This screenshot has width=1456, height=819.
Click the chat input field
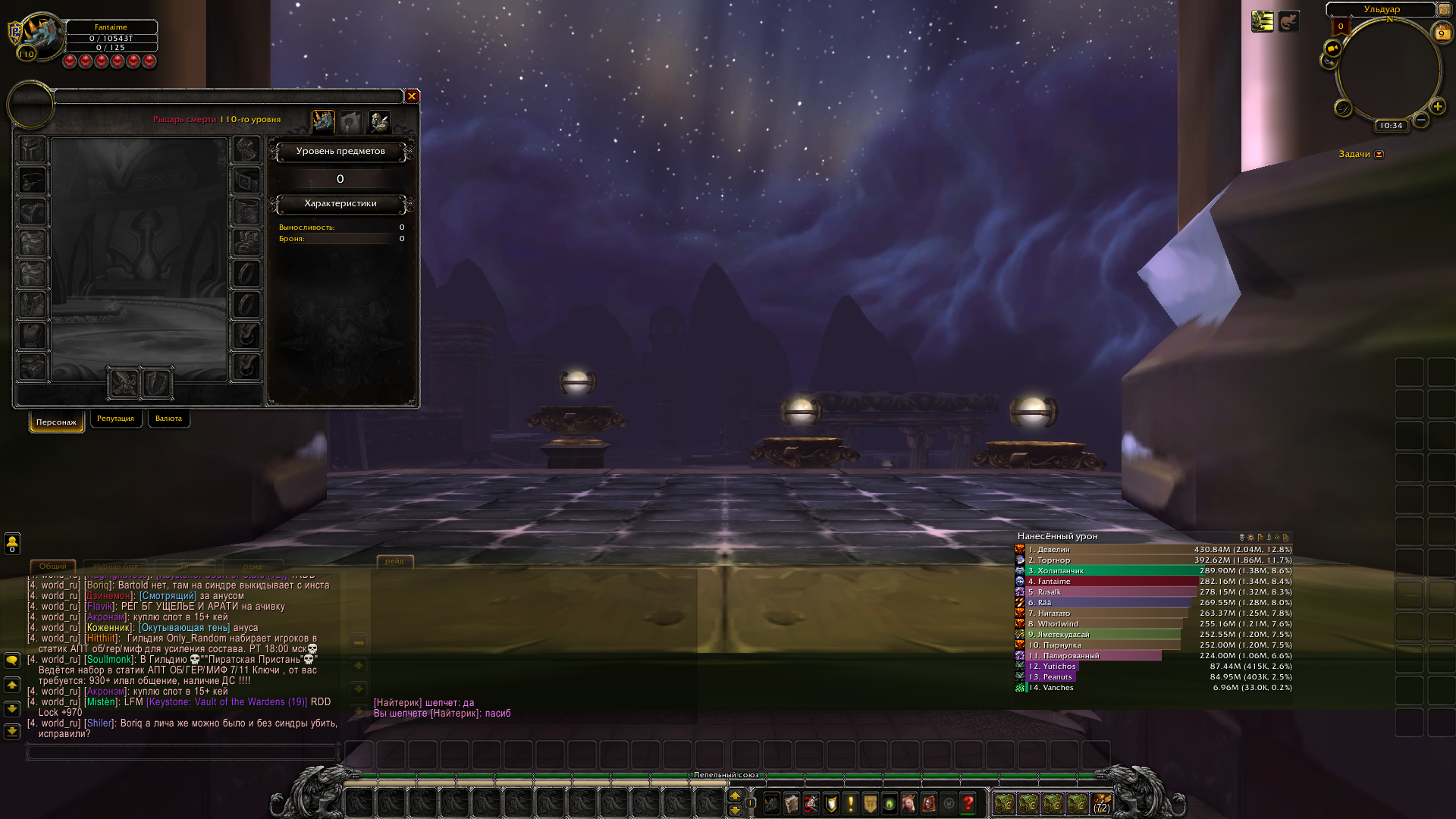click(x=182, y=752)
